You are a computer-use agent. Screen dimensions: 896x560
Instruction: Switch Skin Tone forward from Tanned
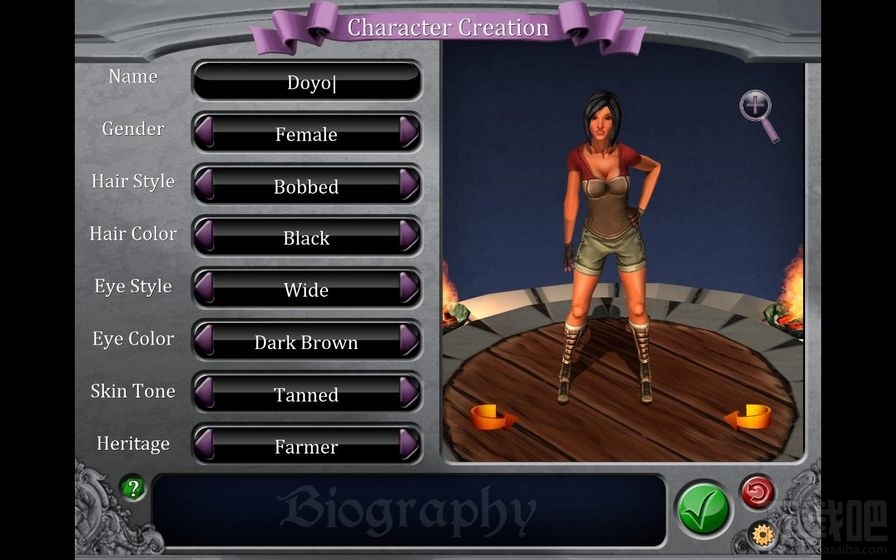(x=408, y=393)
